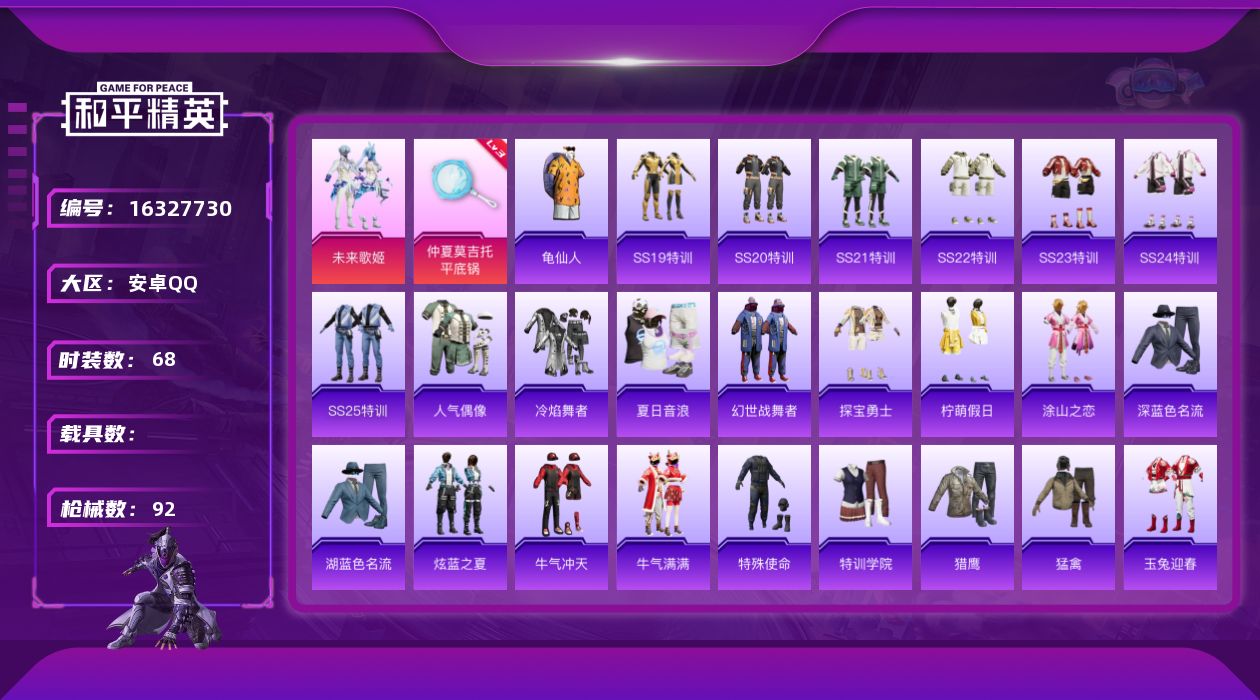Choose the 仲夏莫吉托平底锅 pan skin card
The height and width of the screenshot is (700, 1260).
tap(460, 210)
